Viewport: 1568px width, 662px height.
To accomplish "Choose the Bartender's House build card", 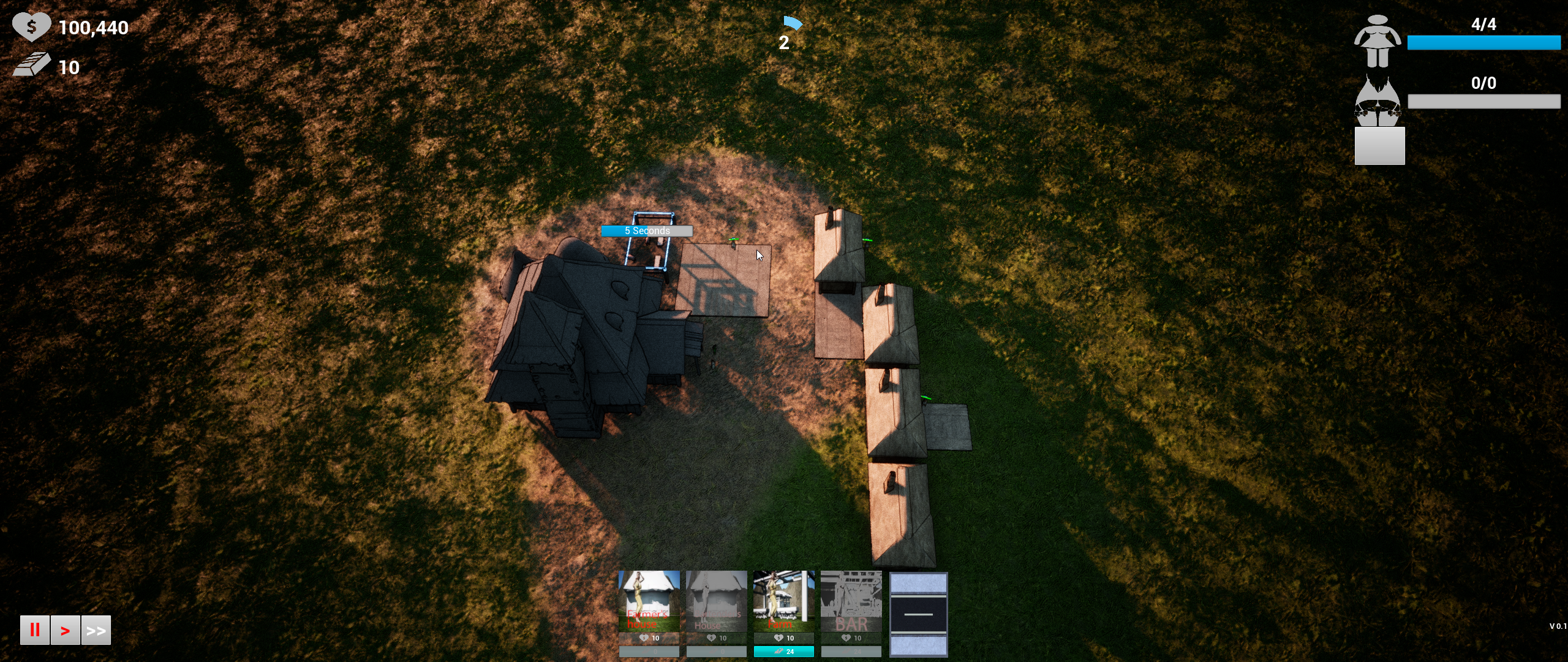I will point(716,601).
